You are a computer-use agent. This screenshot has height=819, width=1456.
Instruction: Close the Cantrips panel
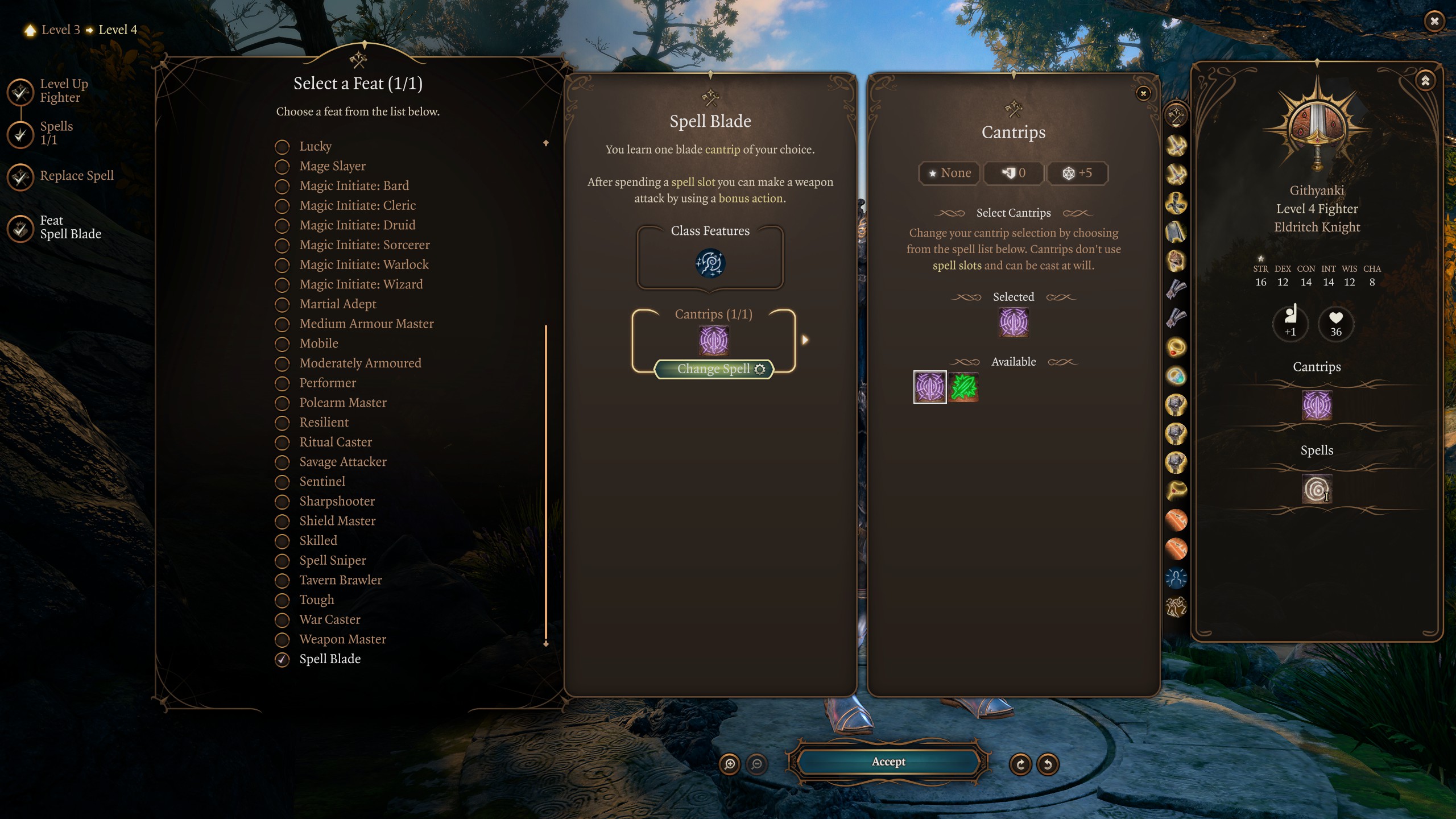pos(1143,94)
